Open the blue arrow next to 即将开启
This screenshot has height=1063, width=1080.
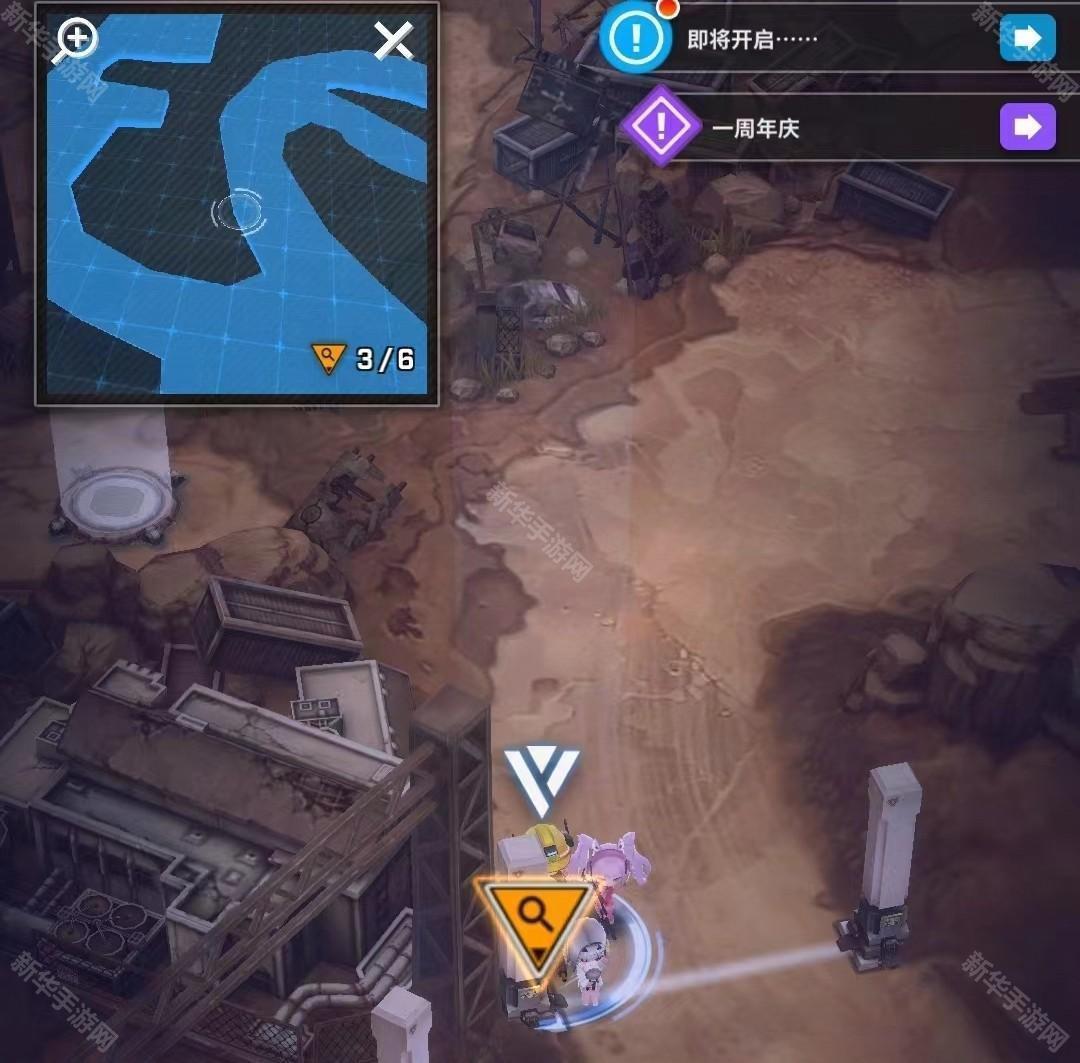tap(1027, 39)
